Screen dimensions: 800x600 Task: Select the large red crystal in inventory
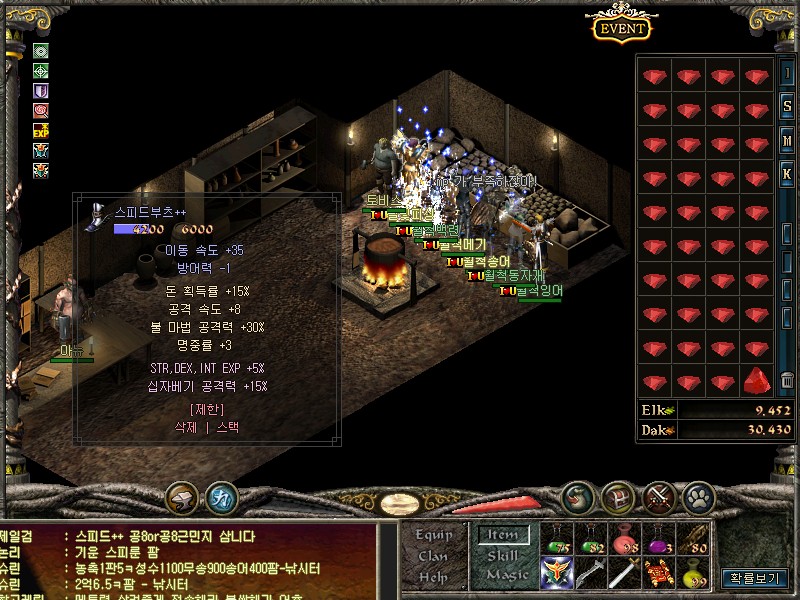pyautogui.click(x=757, y=381)
